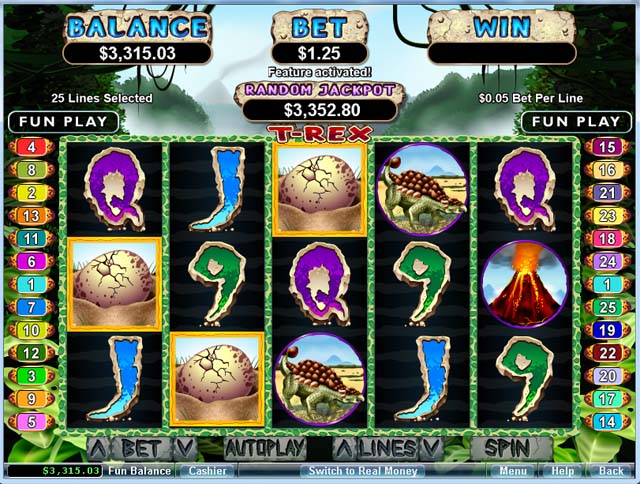
Task: Lower the number of lines
Action: point(431,448)
